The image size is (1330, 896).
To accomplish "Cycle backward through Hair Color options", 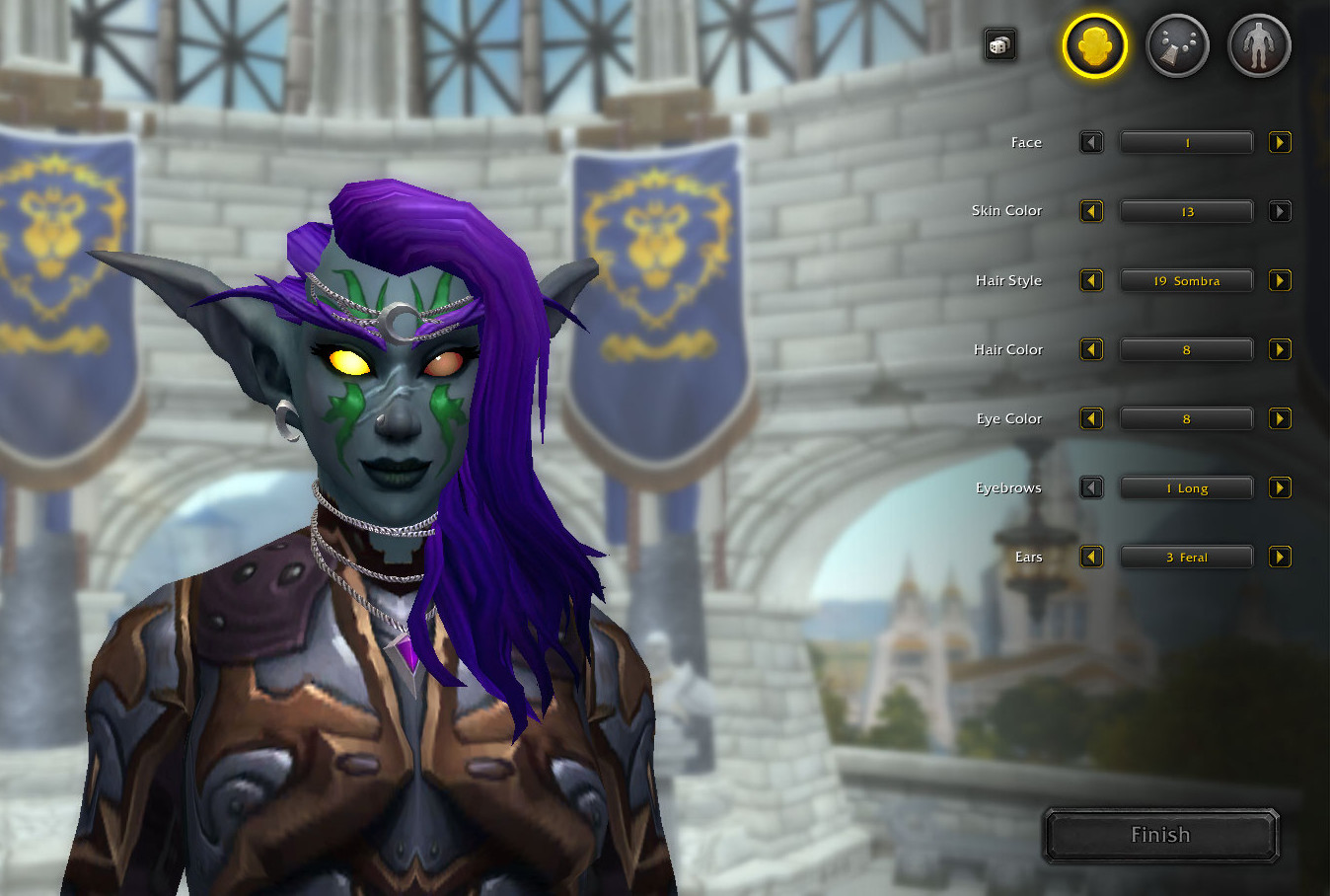I will [1091, 349].
